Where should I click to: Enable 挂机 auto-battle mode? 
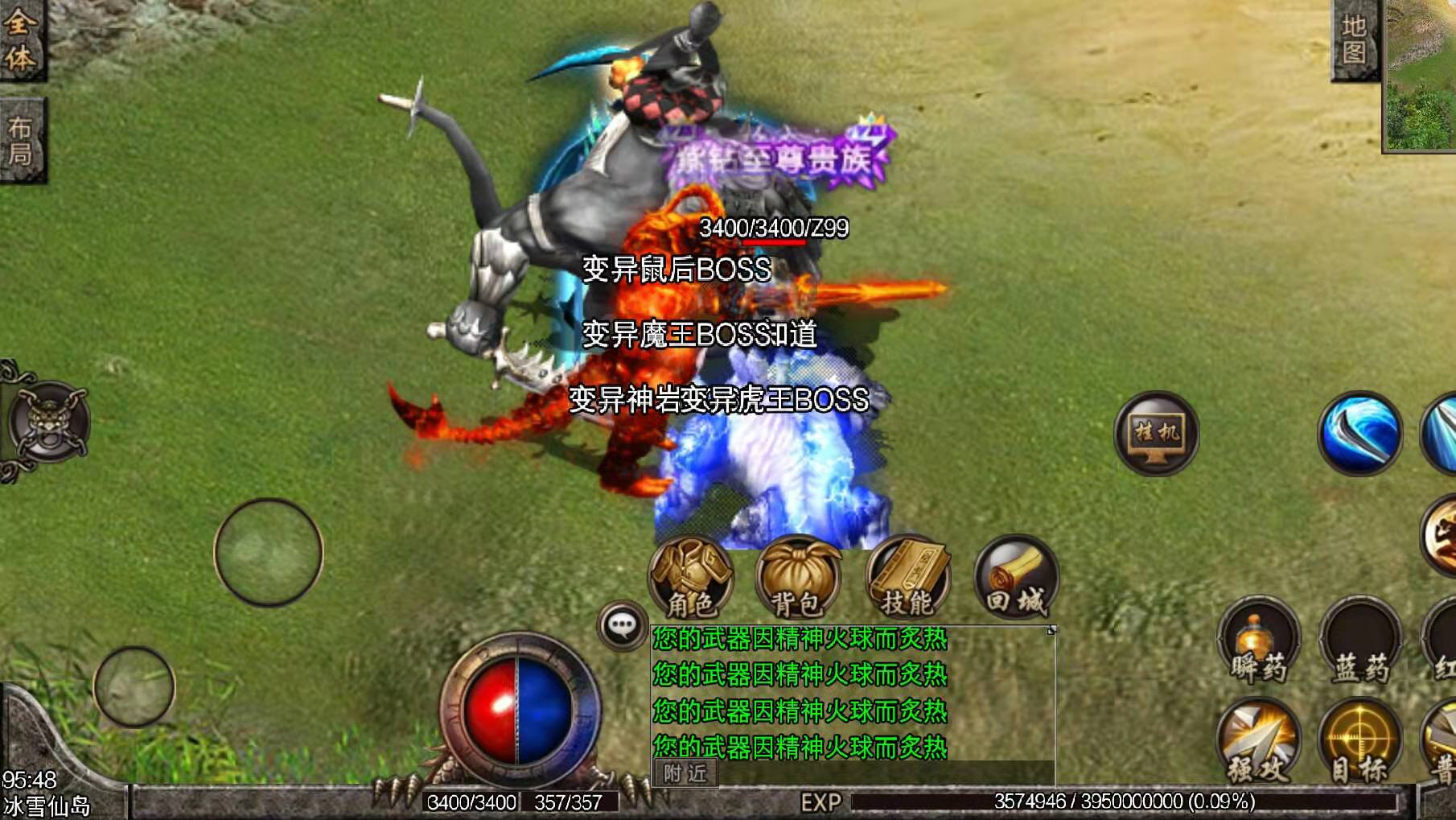coord(1158,435)
